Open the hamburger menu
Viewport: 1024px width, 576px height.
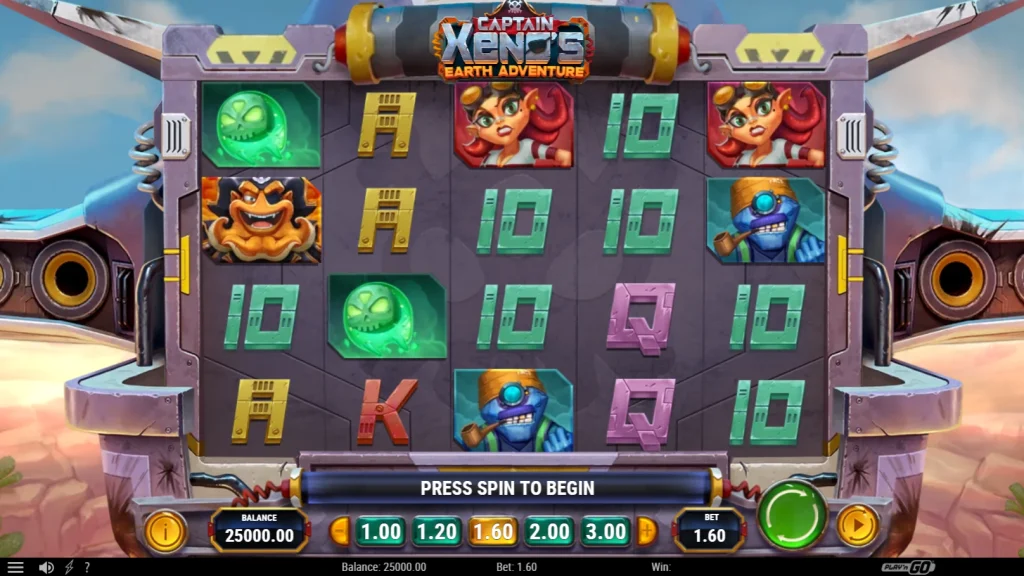pyautogui.click(x=15, y=567)
